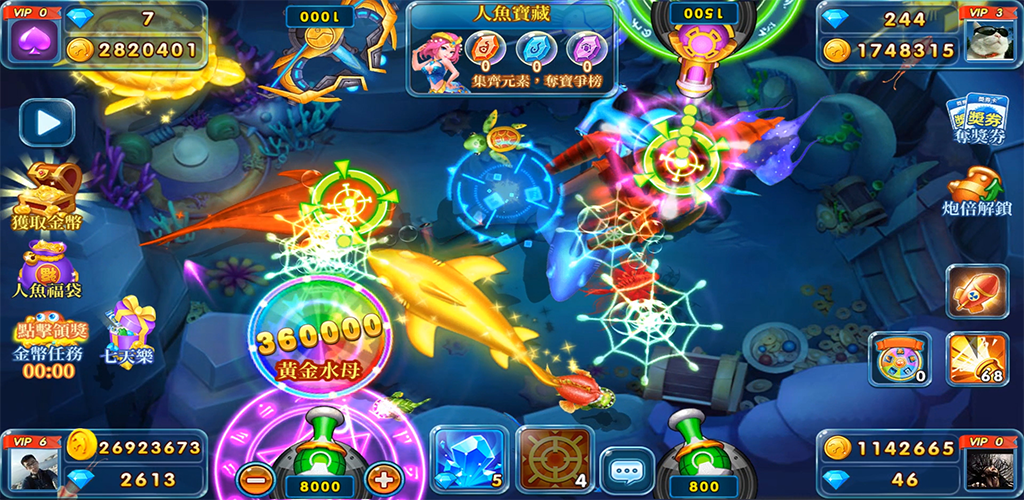Open the 獲取金幣 treasure chest
Image resolution: width=1024 pixels, height=500 pixels.
point(46,192)
